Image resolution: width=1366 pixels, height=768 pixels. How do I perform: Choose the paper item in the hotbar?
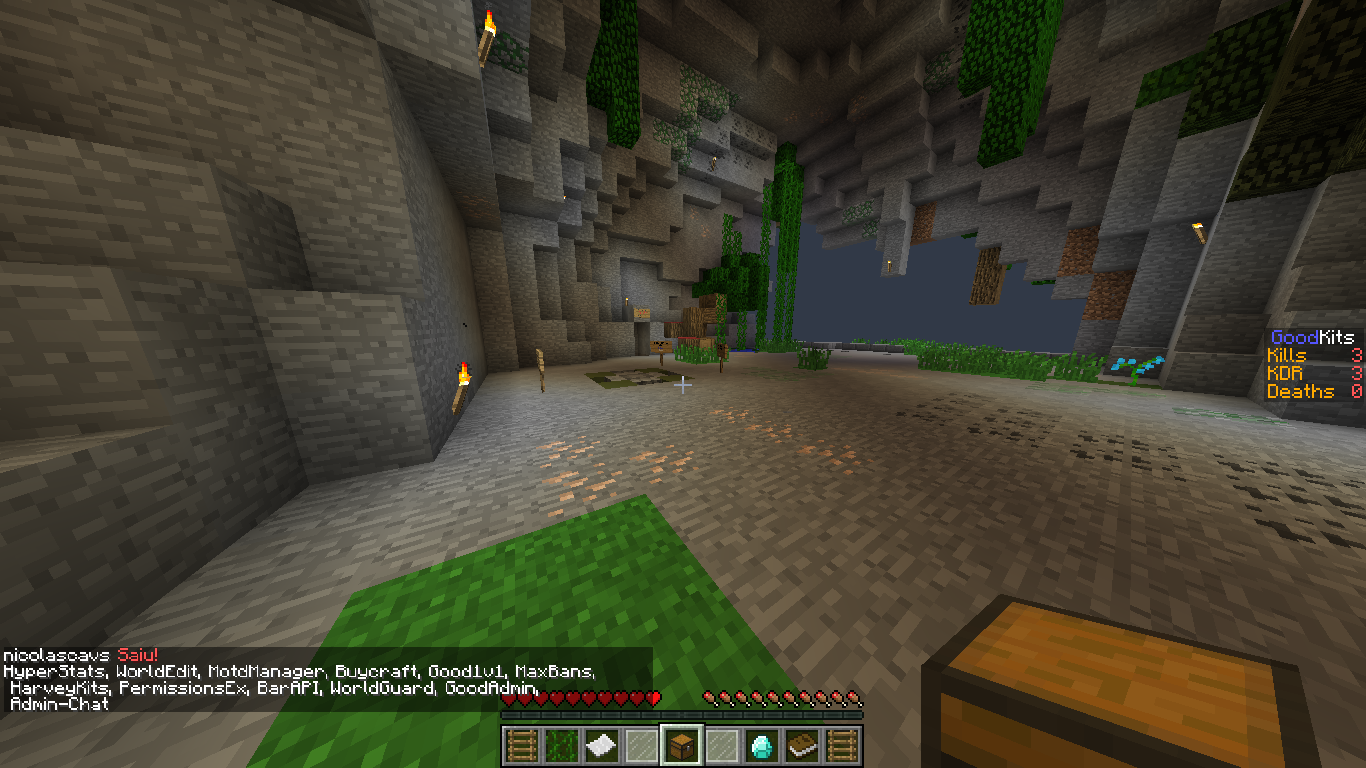point(601,744)
